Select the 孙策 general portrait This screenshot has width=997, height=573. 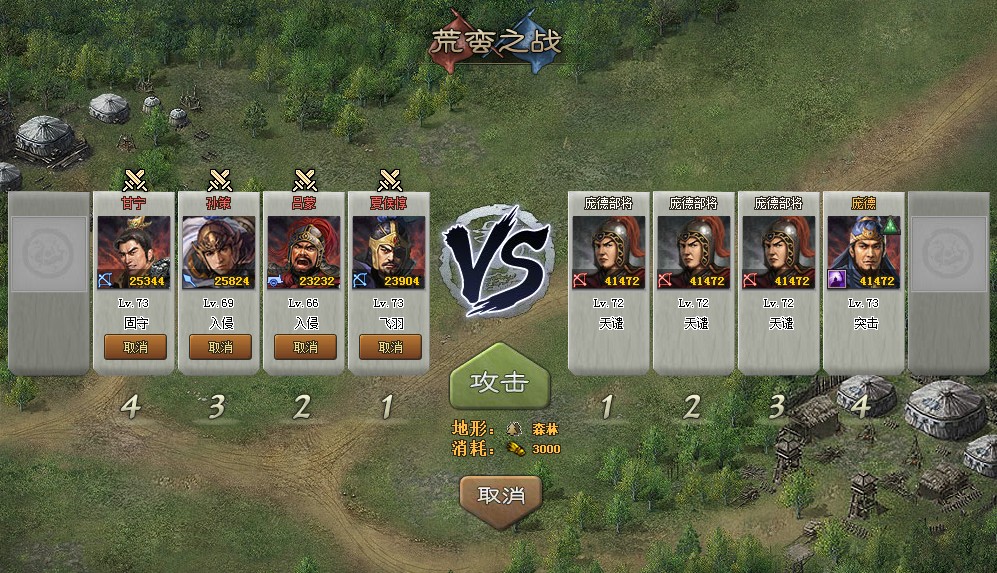[x=220, y=252]
